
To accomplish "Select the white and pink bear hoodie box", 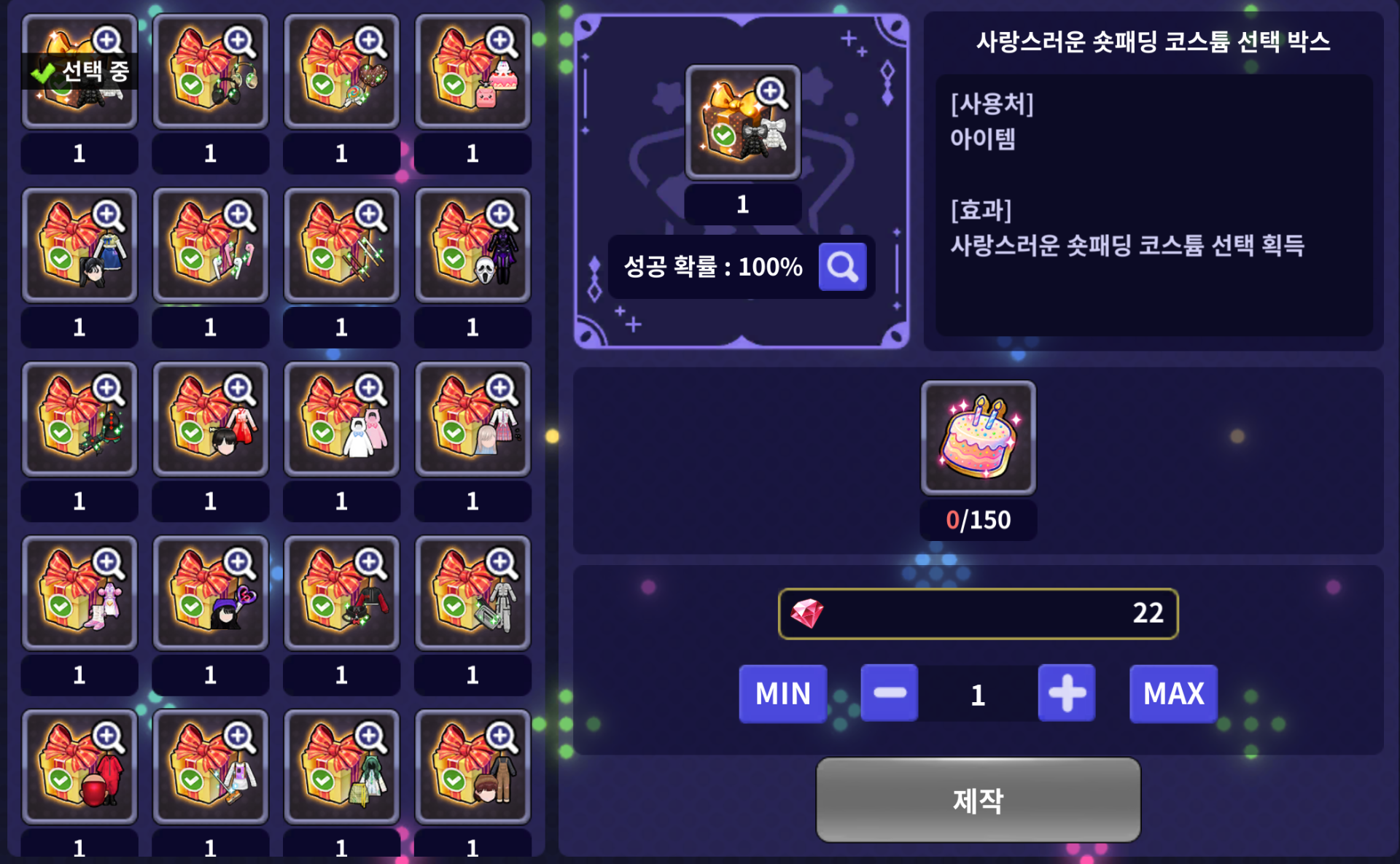I will [341, 419].
